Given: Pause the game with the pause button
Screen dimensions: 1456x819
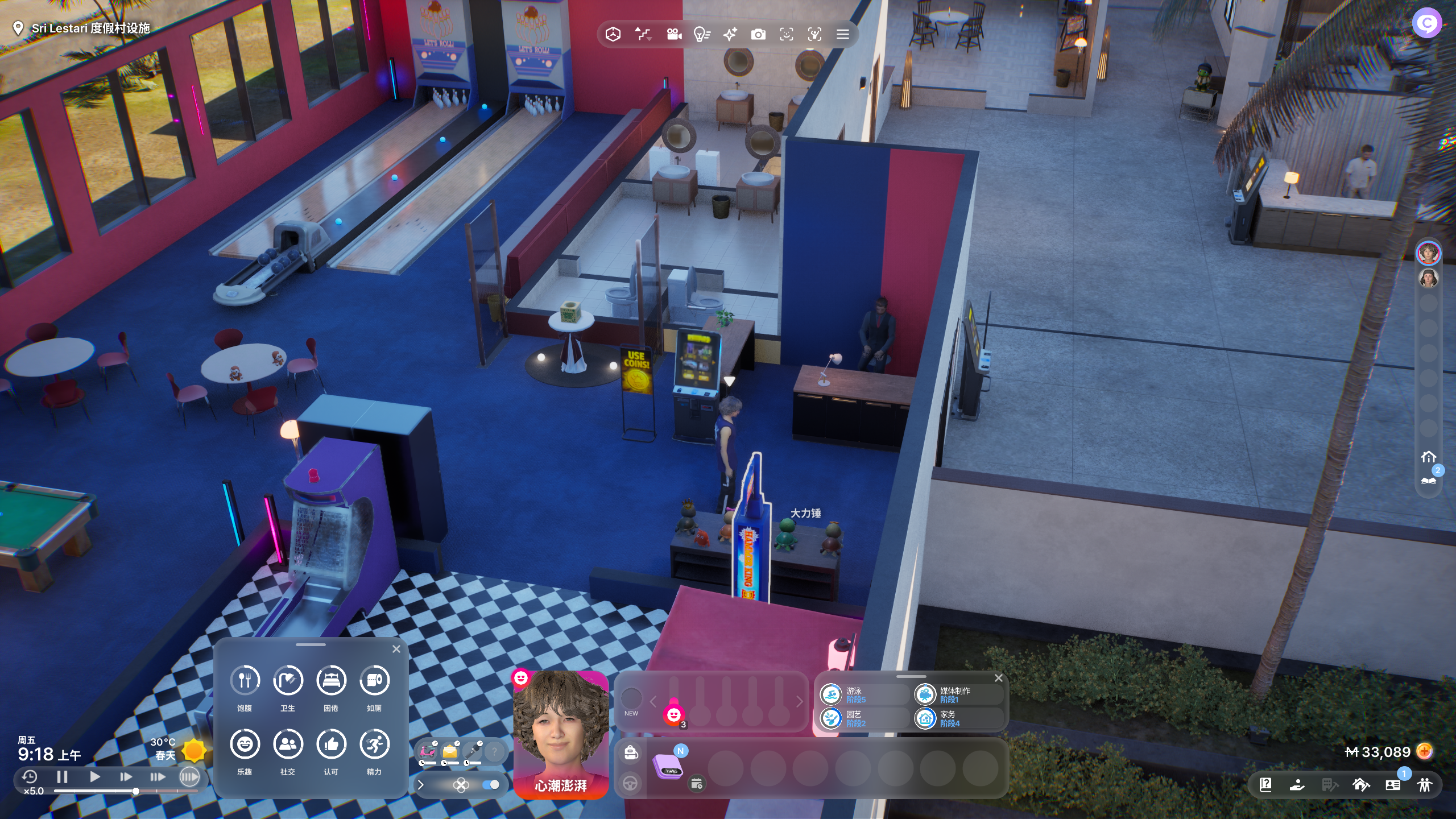Looking at the screenshot, I should [x=63, y=777].
